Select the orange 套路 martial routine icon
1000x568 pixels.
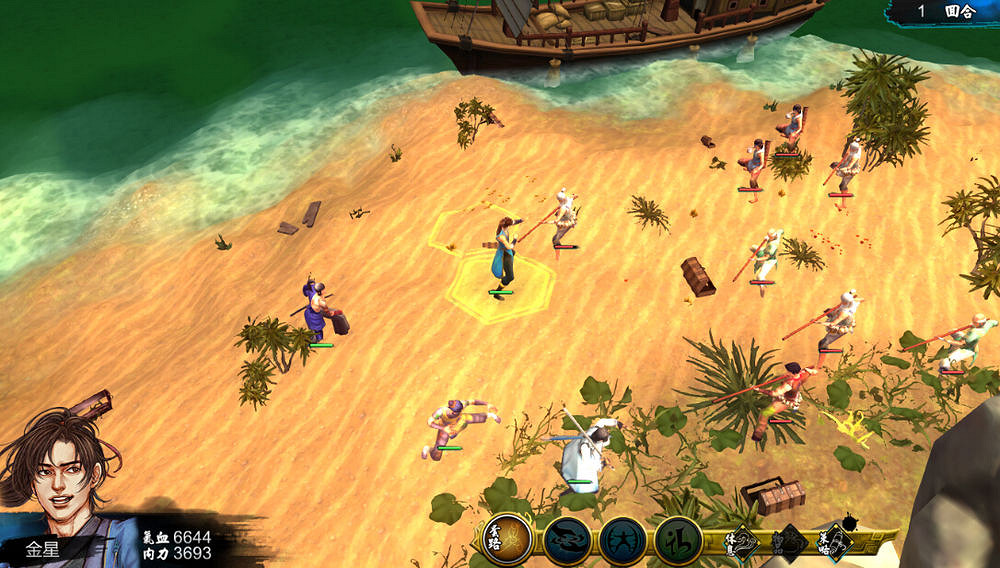507,540
